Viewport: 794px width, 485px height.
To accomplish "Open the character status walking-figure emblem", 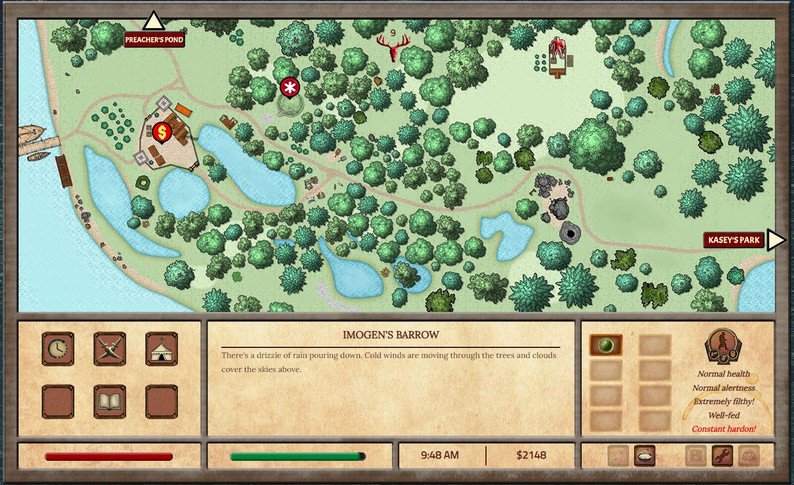I will [722, 346].
